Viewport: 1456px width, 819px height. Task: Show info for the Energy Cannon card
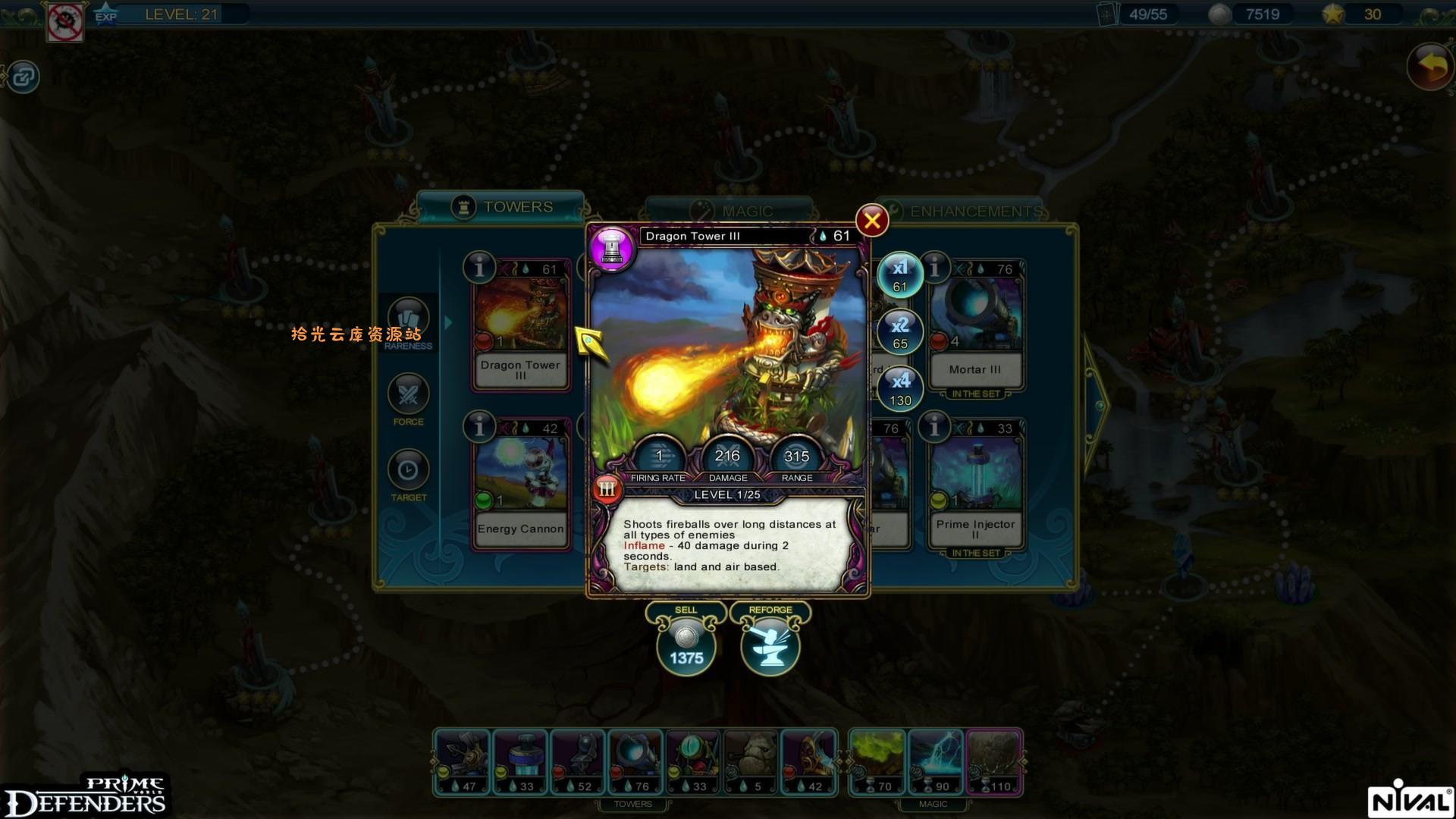(x=479, y=427)
